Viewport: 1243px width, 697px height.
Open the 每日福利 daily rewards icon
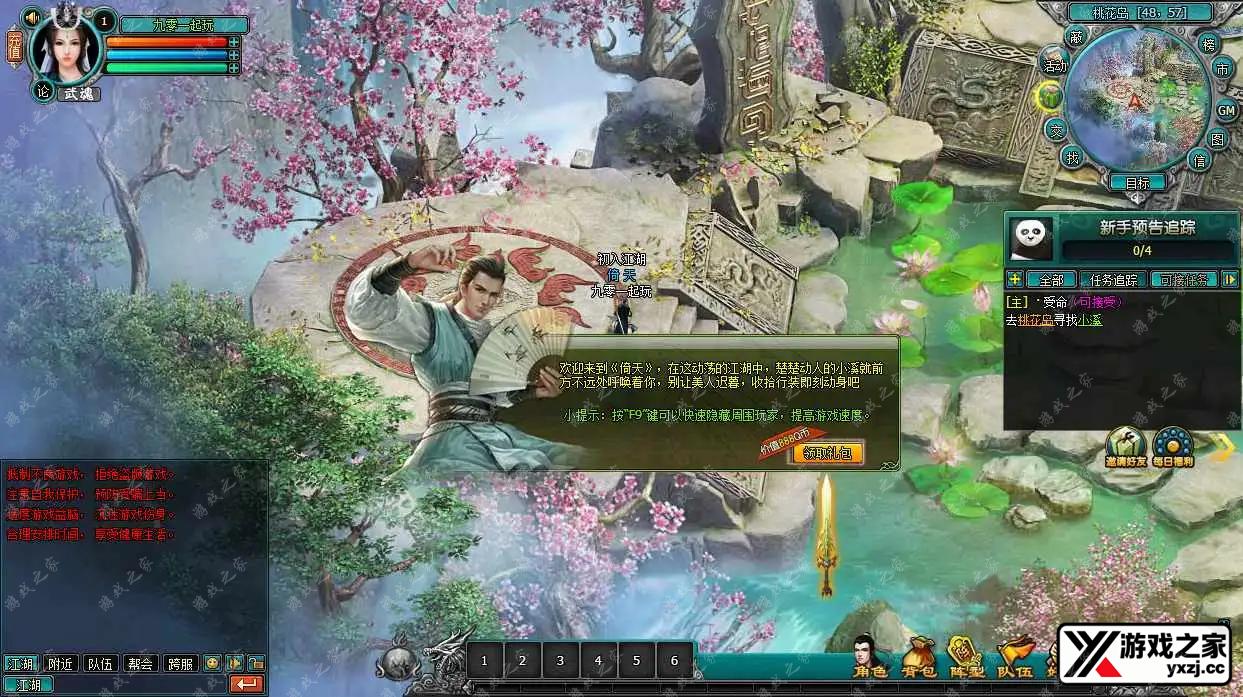[x=1173, y=446]
